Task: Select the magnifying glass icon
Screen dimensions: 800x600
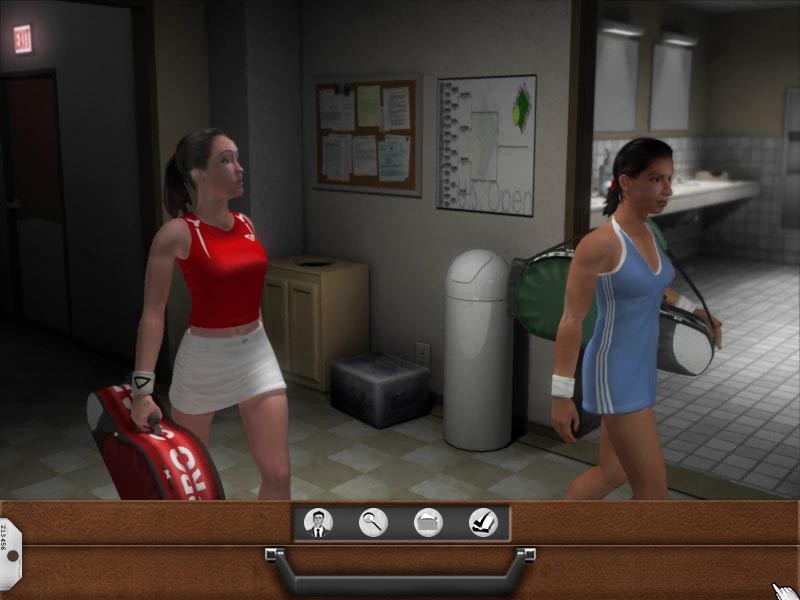Action: point(373,522)
